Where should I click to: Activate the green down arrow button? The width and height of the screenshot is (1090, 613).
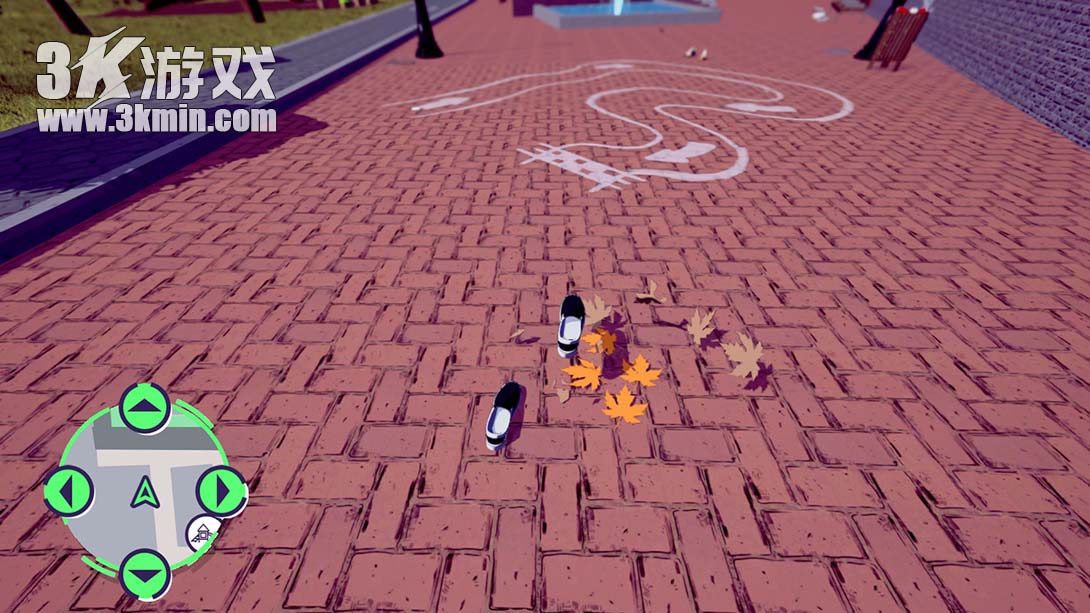tap(145, 574)
